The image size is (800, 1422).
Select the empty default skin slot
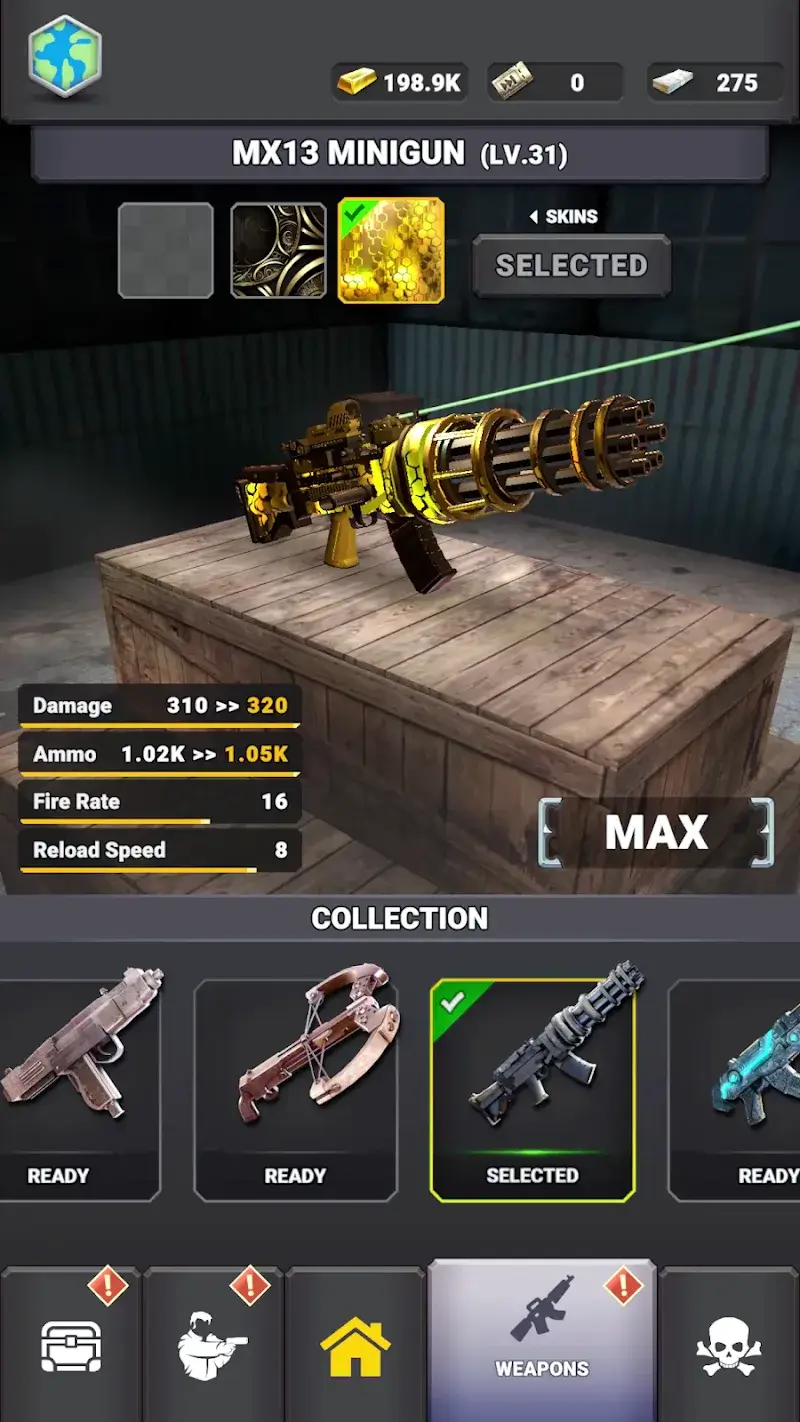(x=166, y=251)
